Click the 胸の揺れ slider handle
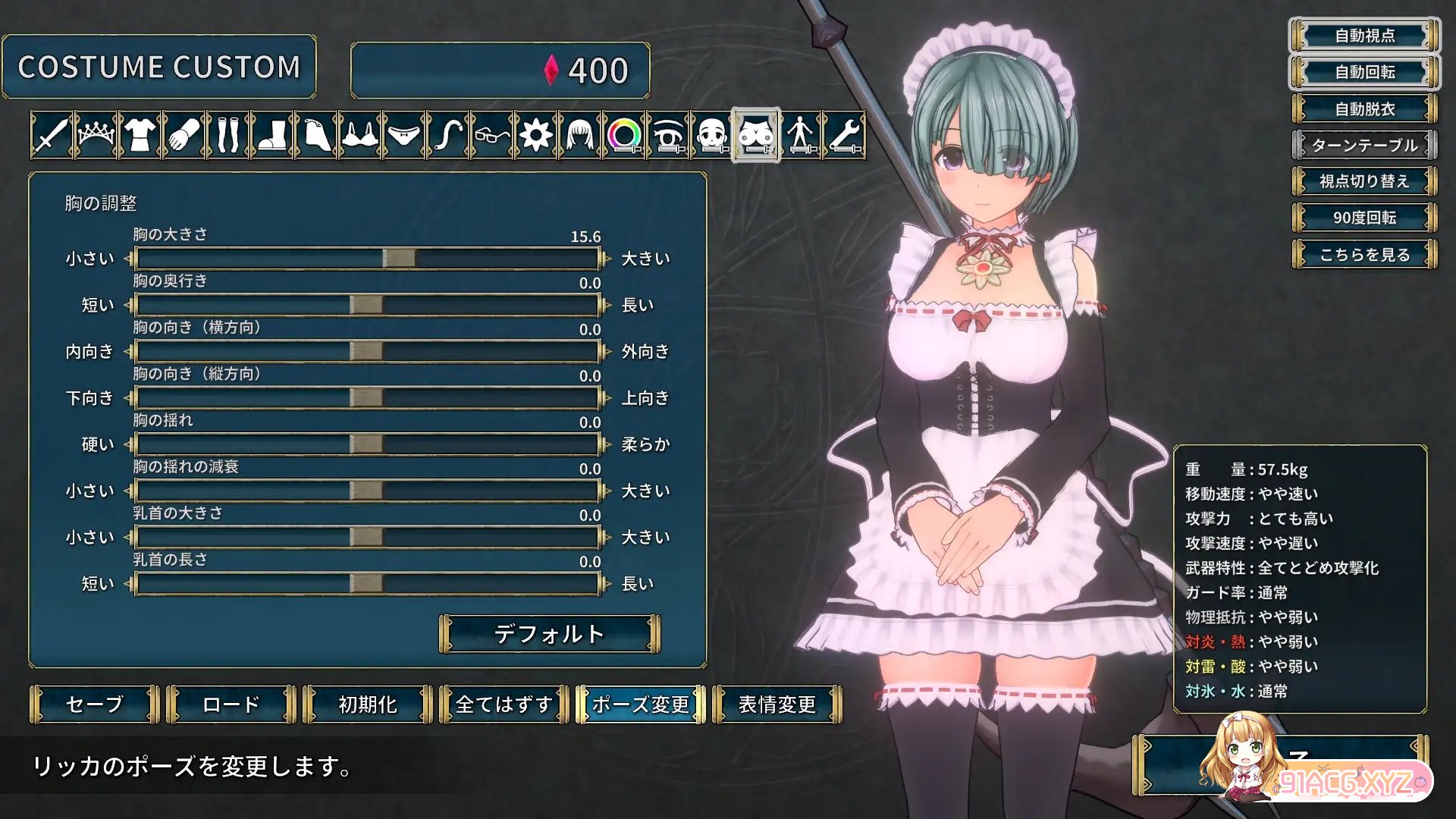 (366, 444)
